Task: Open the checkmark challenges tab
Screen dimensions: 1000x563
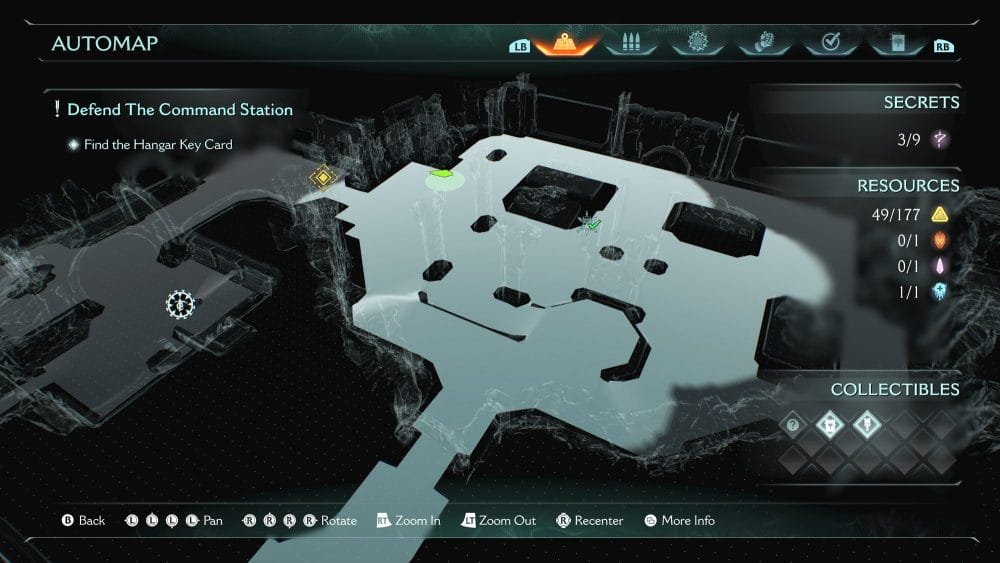Action: pos(828,43)
